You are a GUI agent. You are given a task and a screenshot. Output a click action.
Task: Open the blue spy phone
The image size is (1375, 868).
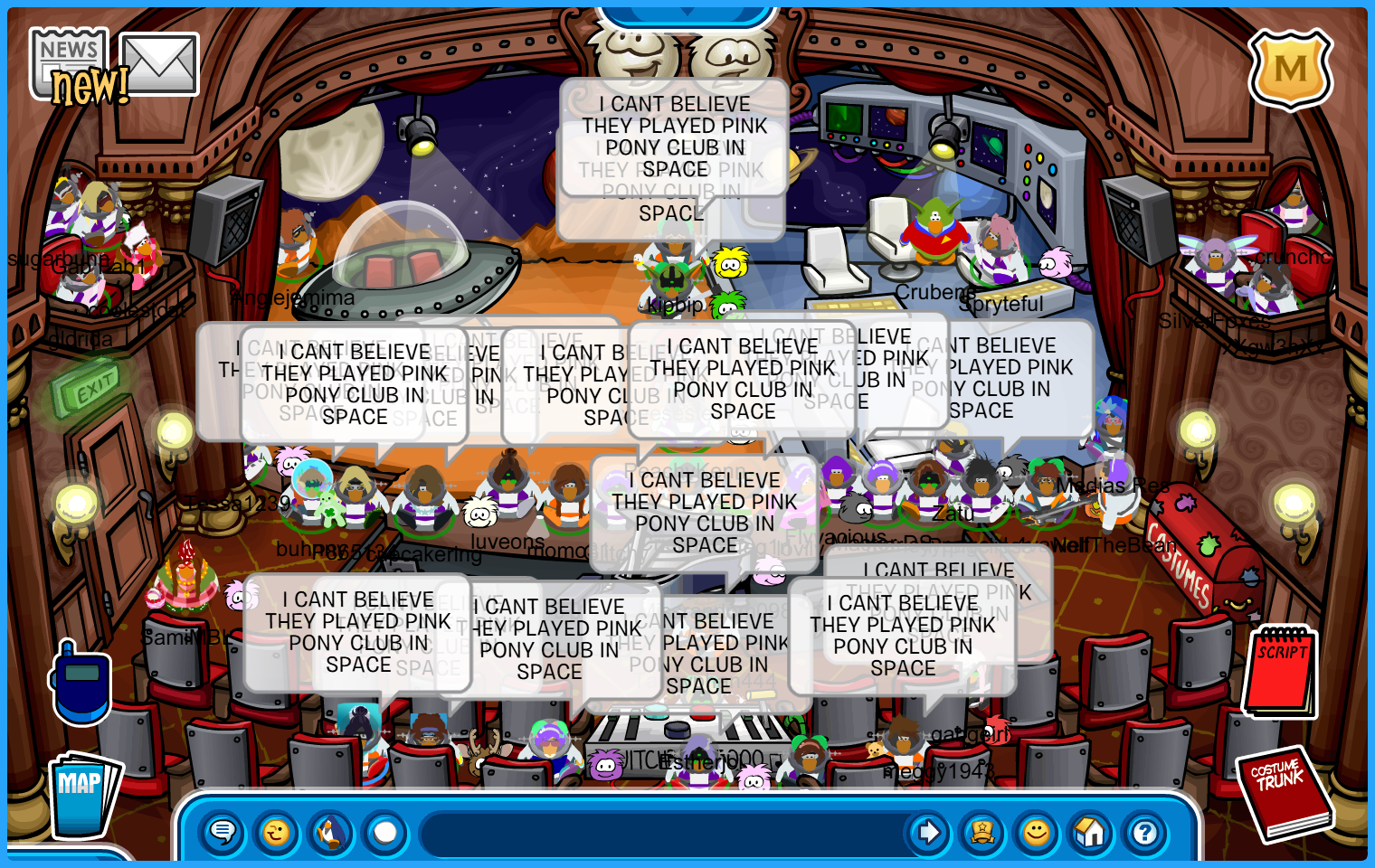pos(81,684)
